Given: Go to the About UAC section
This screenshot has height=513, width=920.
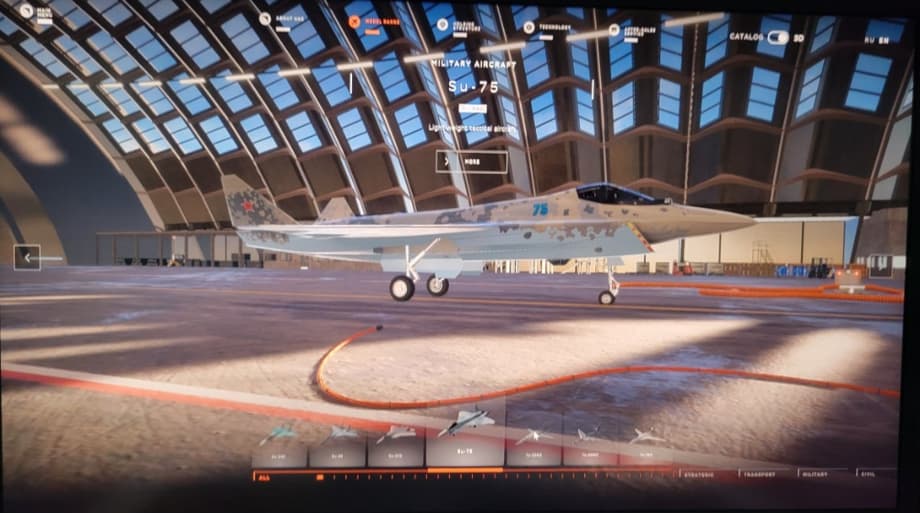Looking at the screenshot, I should (283, 18).
